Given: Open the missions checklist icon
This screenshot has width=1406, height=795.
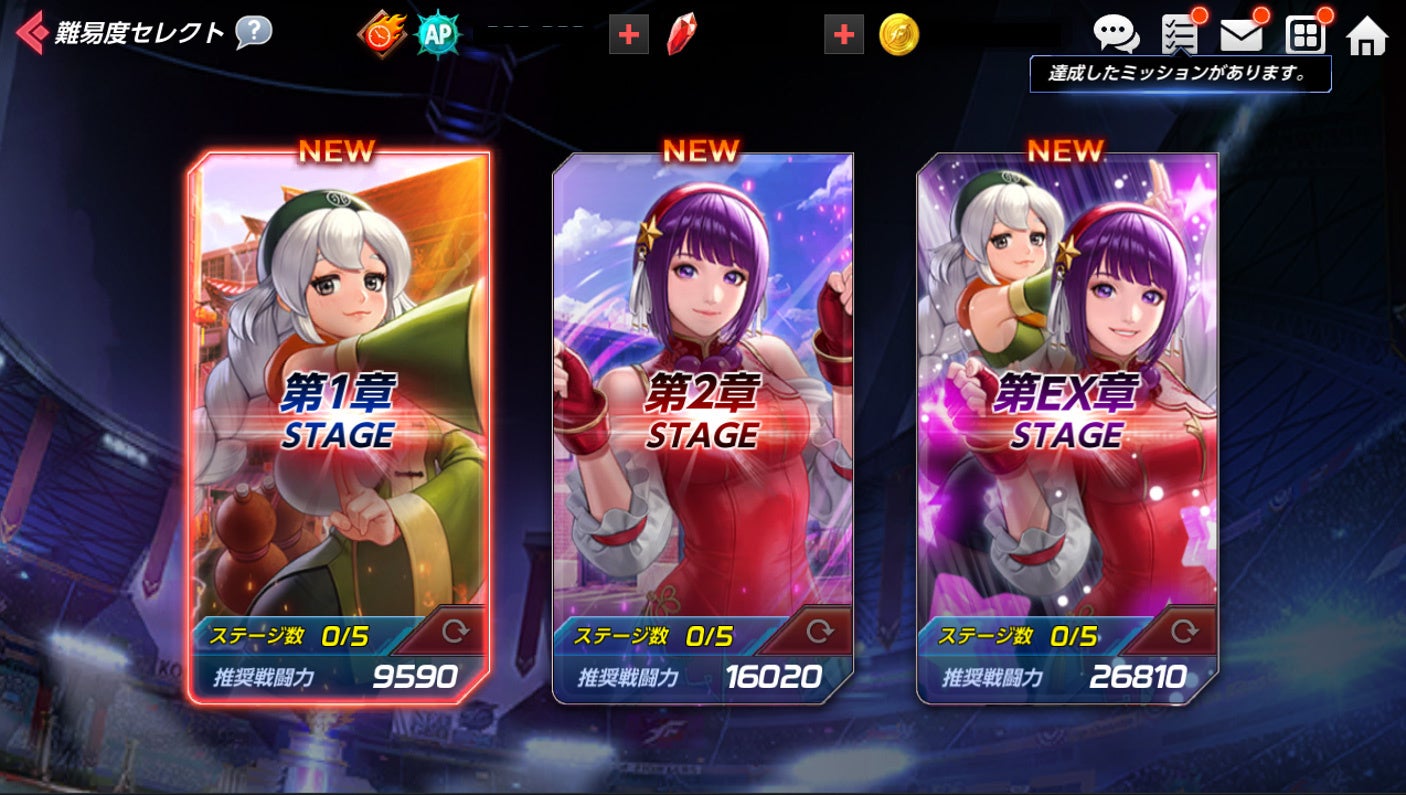Looking at the screenshot, I should point(1181,35).
